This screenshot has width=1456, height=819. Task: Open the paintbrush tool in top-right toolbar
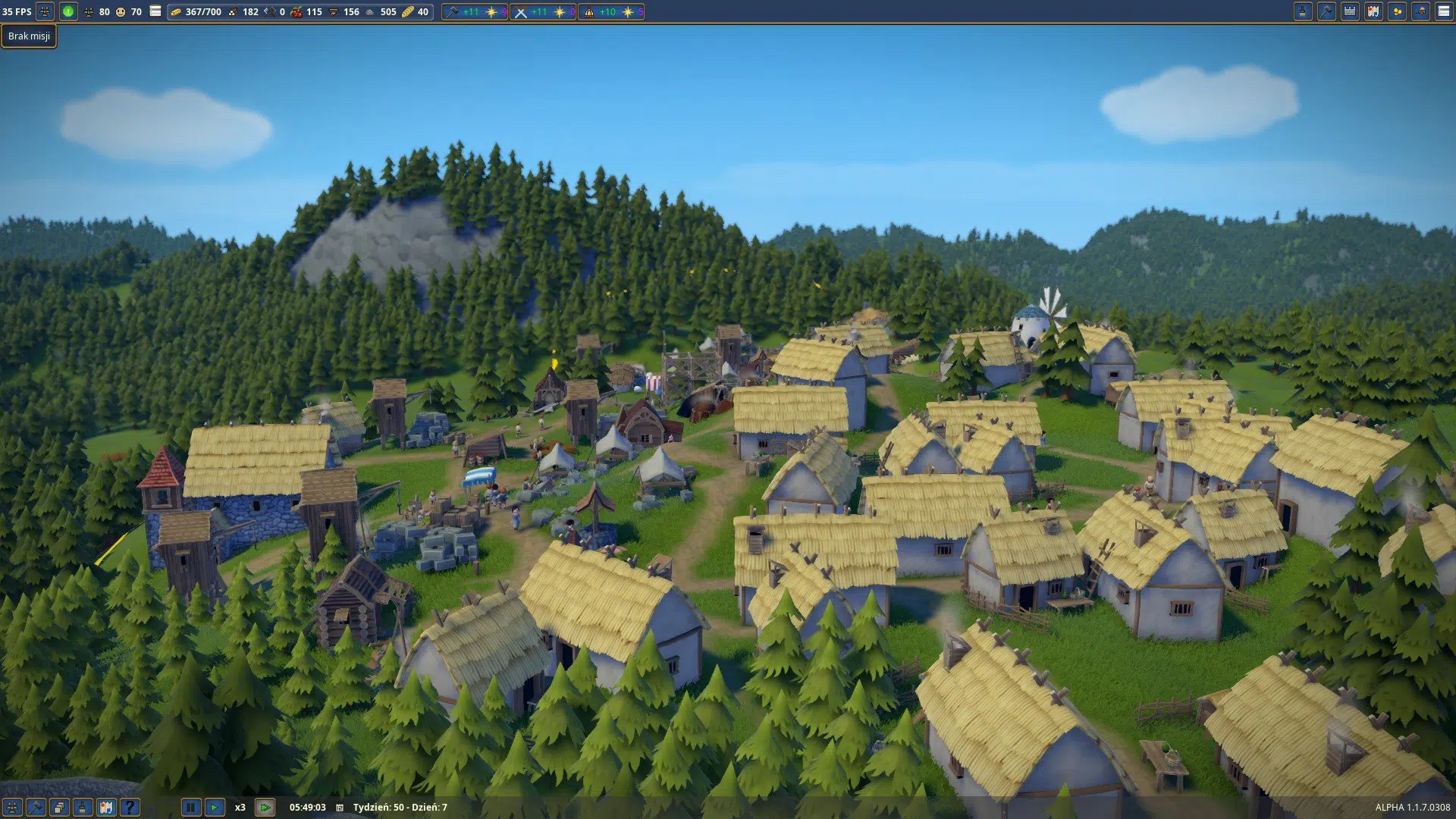1303,11
